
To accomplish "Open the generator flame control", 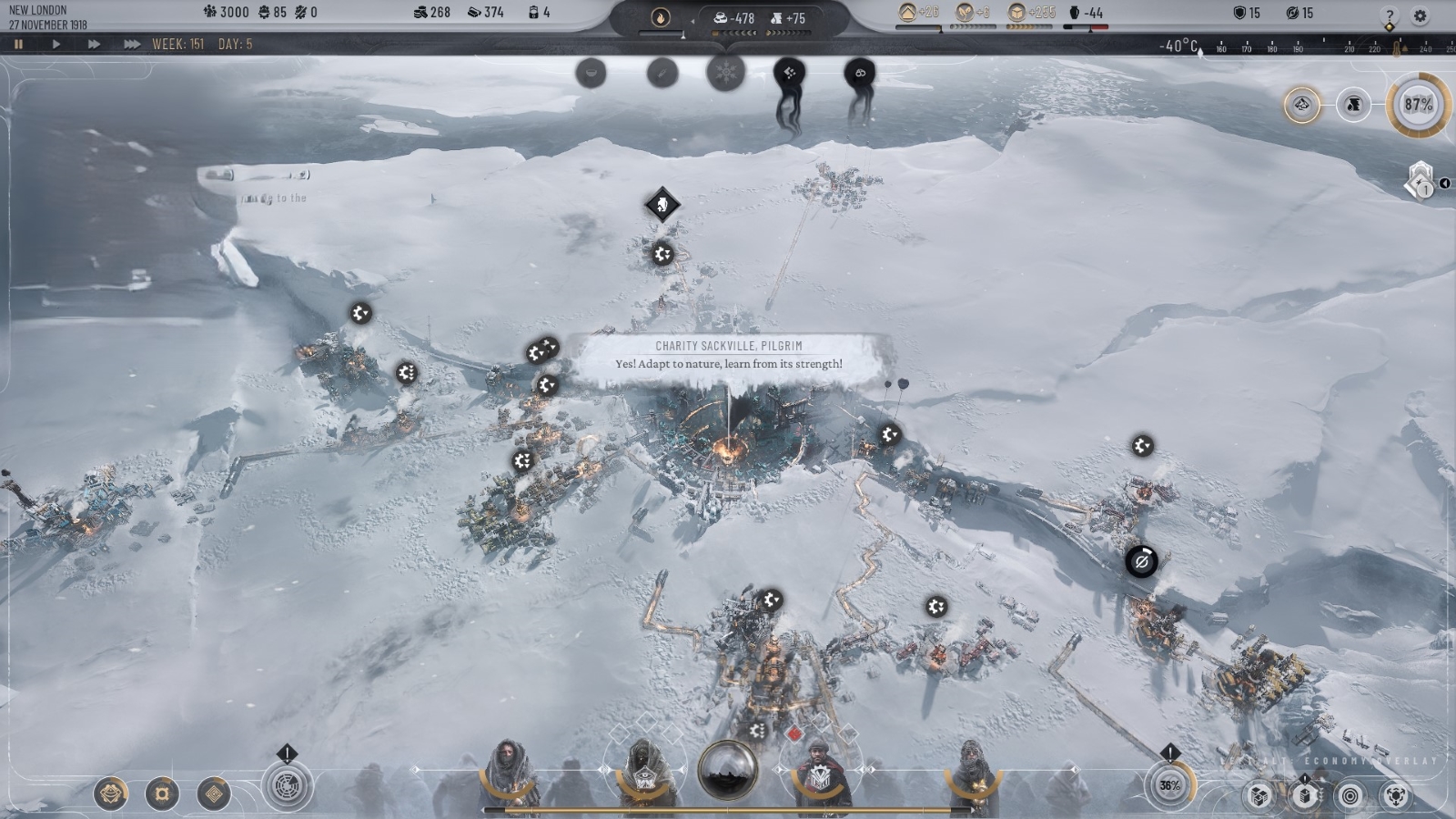I will click(x=661, y=17).
